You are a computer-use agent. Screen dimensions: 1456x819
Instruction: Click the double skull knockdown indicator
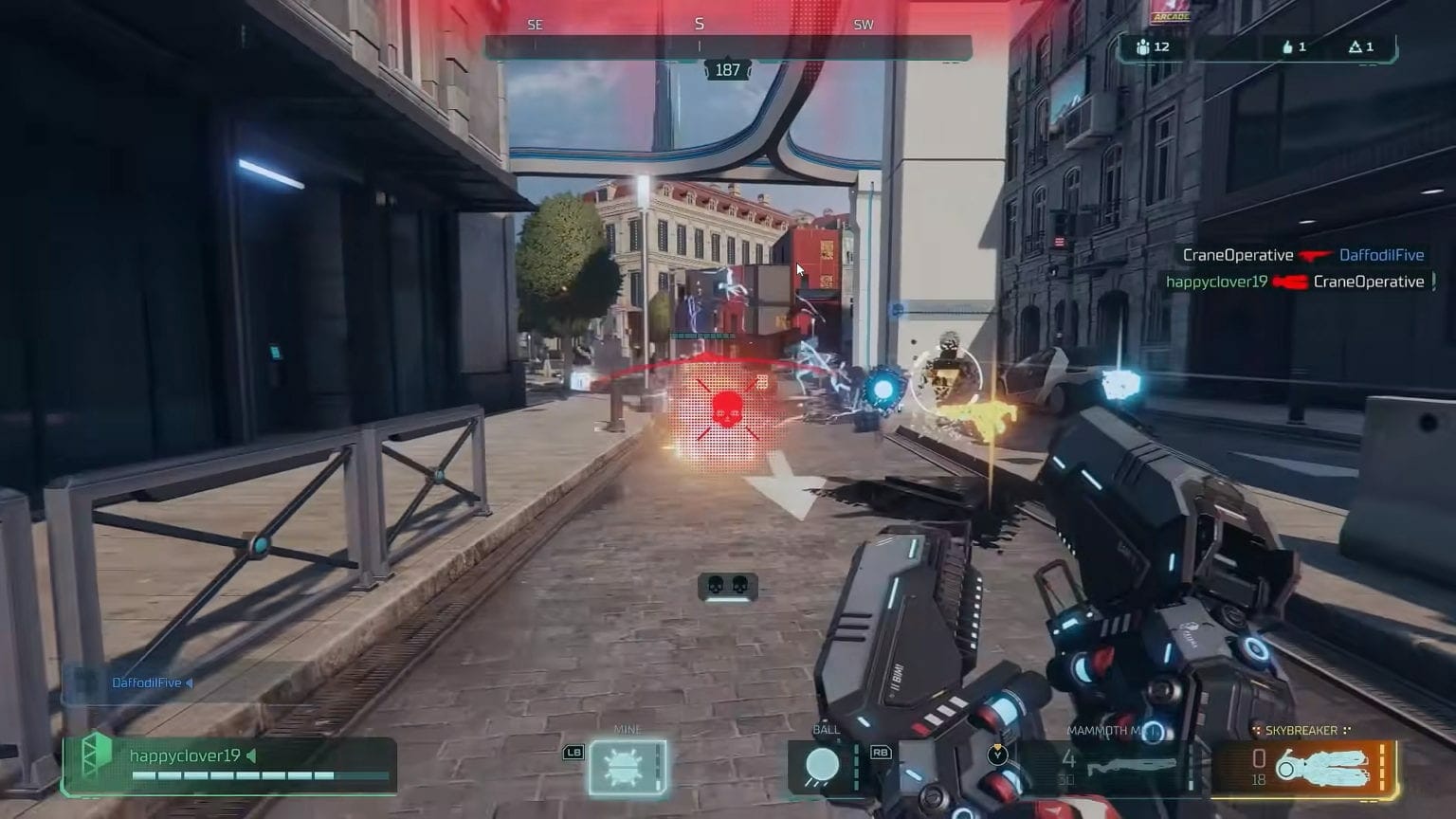point(727,586)
